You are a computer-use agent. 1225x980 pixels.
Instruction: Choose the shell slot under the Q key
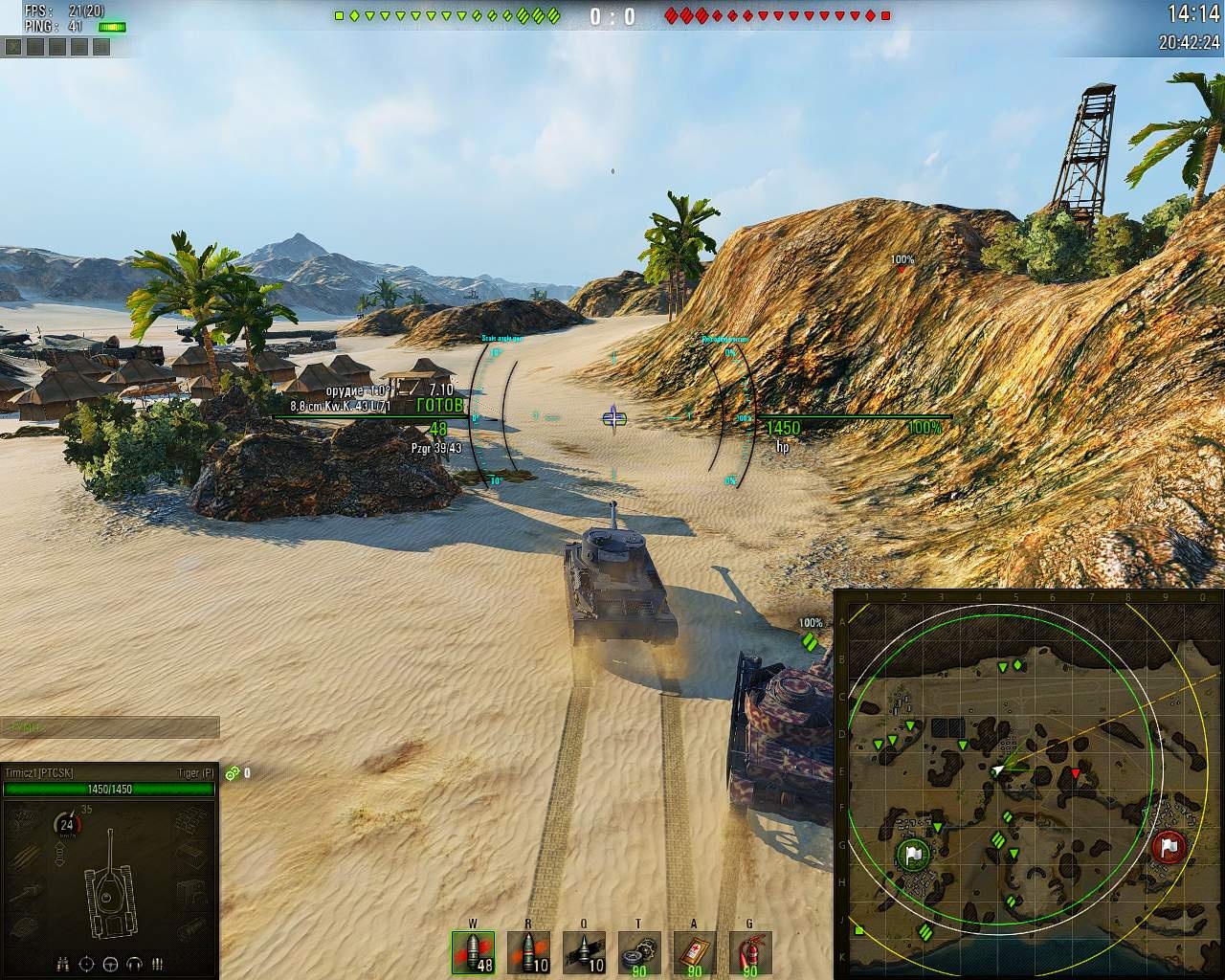pos(584,952)
